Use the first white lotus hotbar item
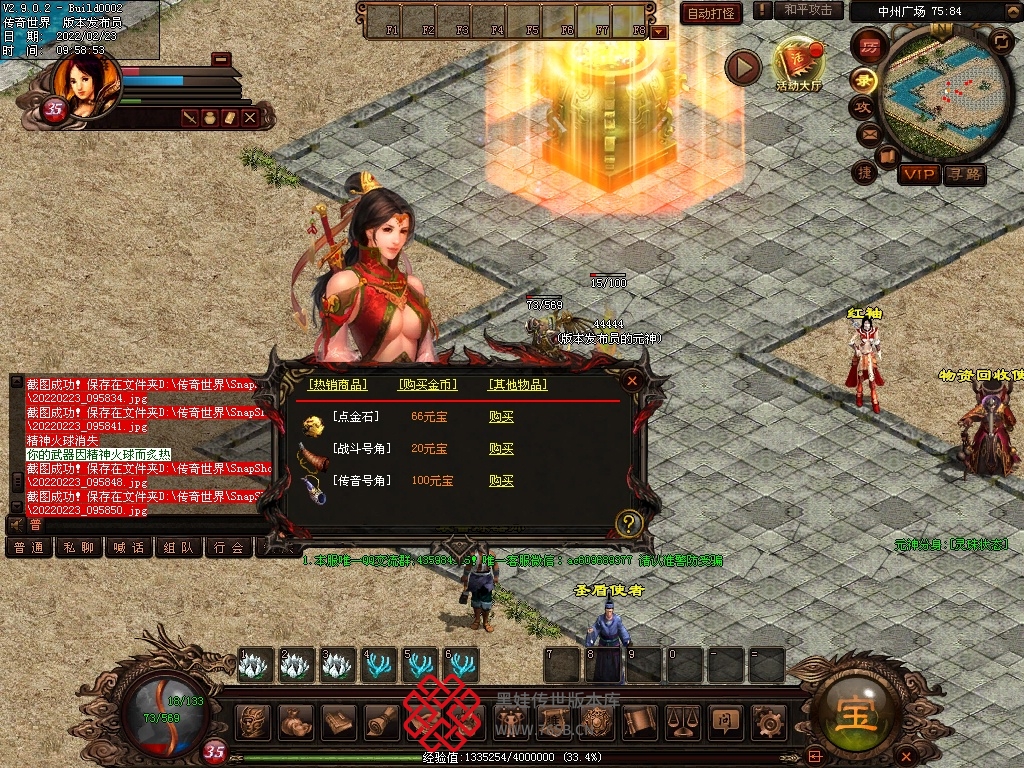The image size is (1024, 768). (x=255, y=665)
